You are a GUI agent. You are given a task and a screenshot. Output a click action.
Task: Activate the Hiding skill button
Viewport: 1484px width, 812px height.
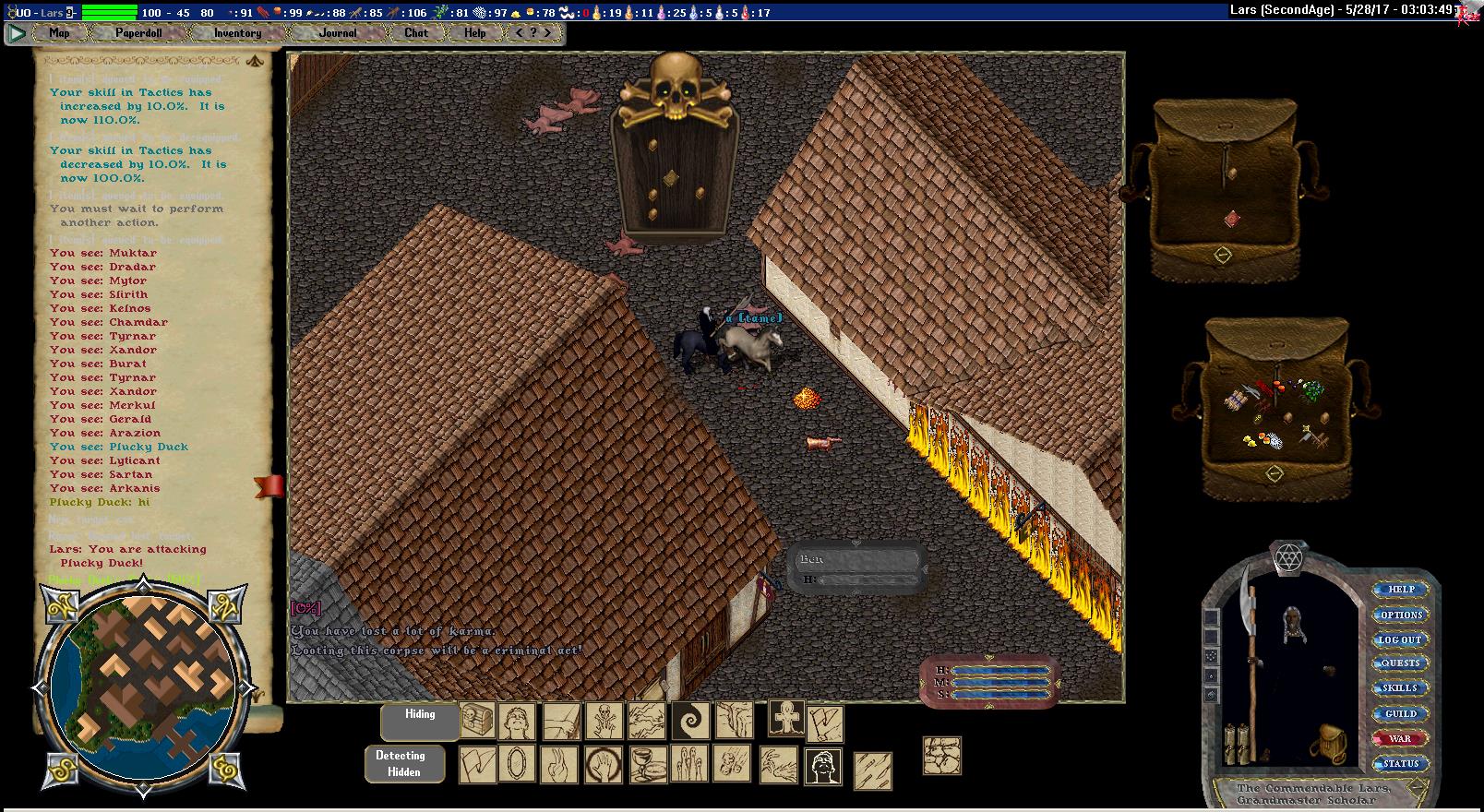click(x=420, y=722)
